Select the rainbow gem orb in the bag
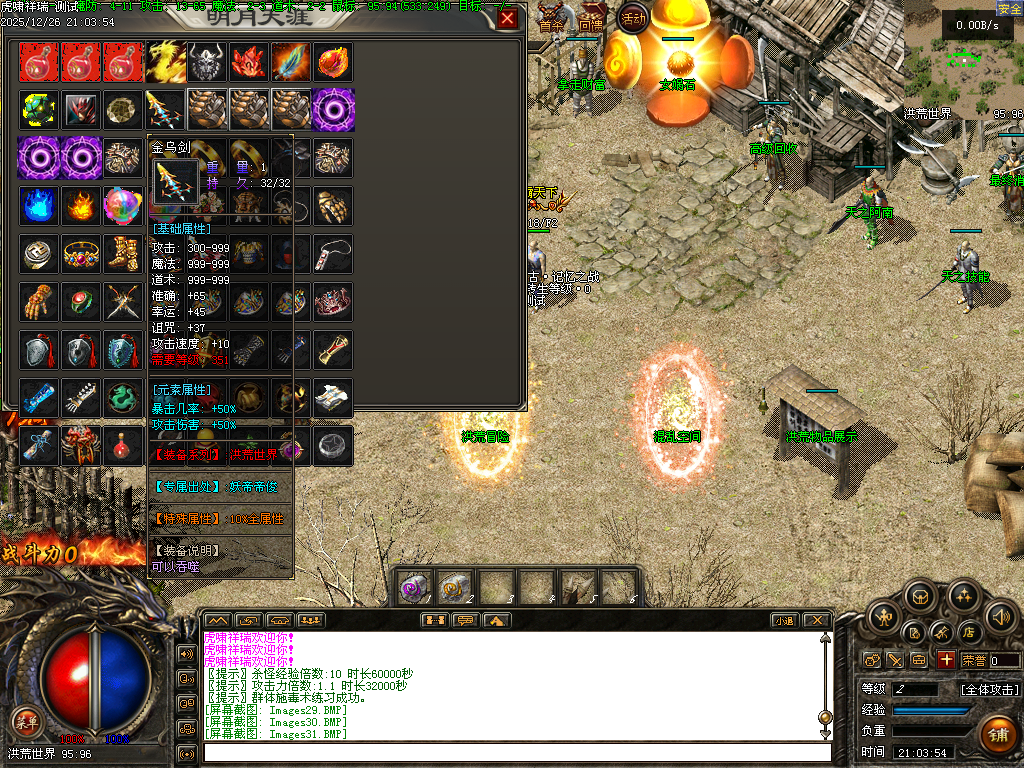 click(123, 206)
